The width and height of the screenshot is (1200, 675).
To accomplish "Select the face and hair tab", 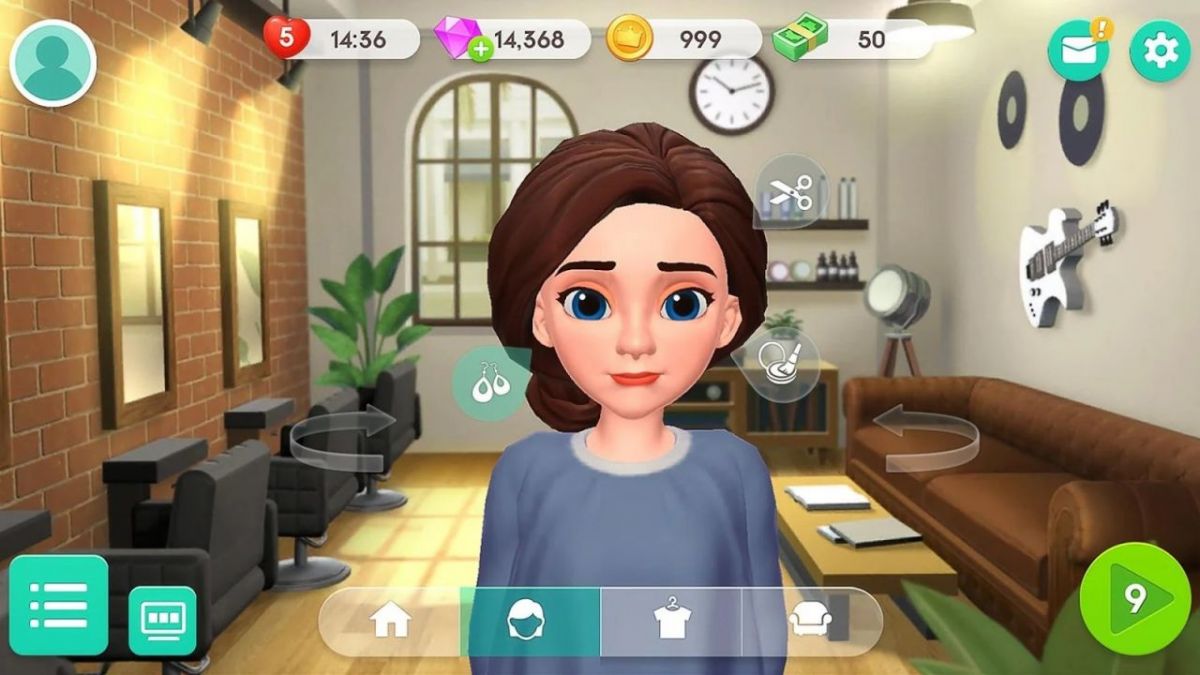I will 530,622.
